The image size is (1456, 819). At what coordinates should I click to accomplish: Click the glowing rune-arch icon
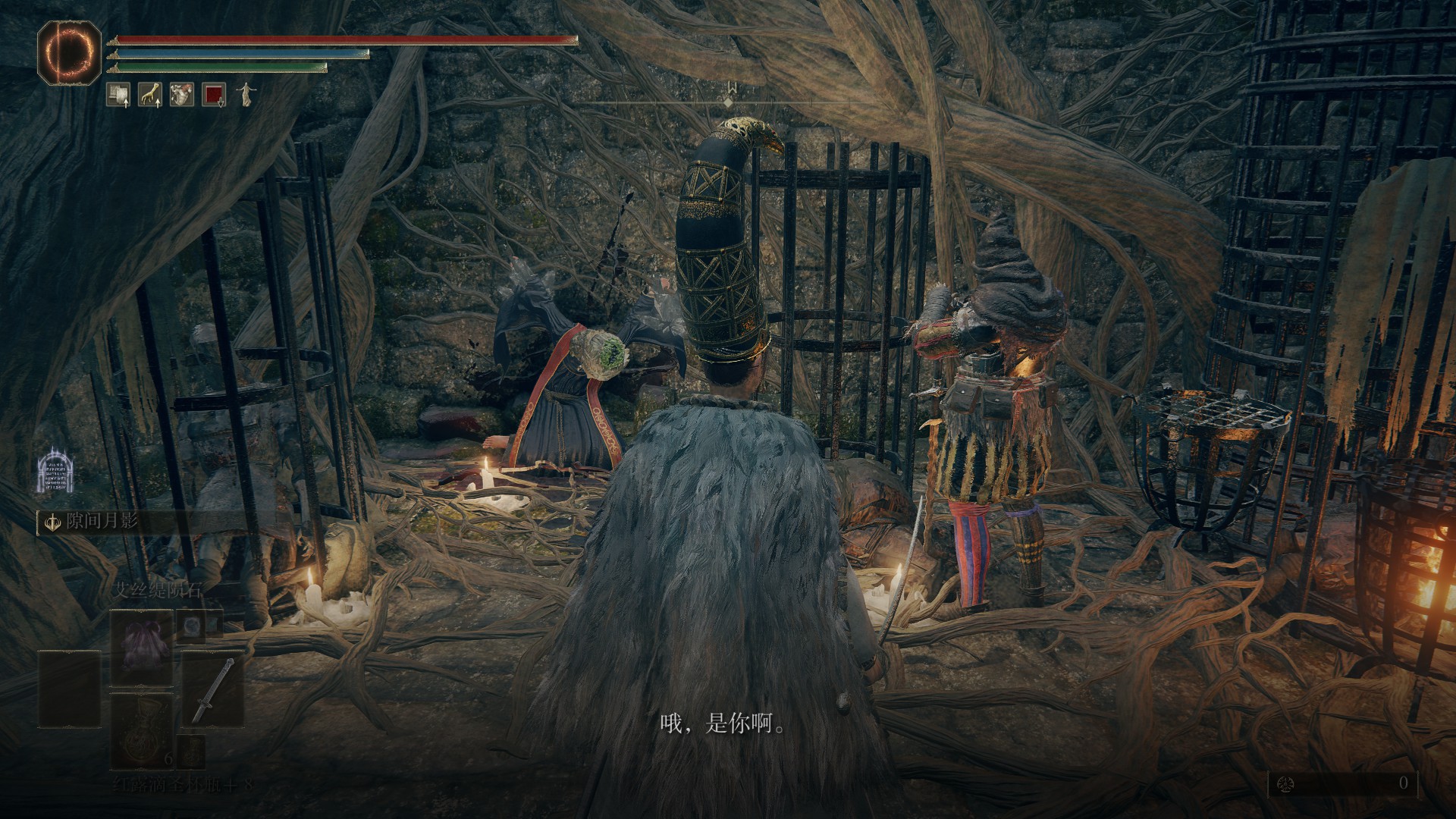click(x=58, y=470)
